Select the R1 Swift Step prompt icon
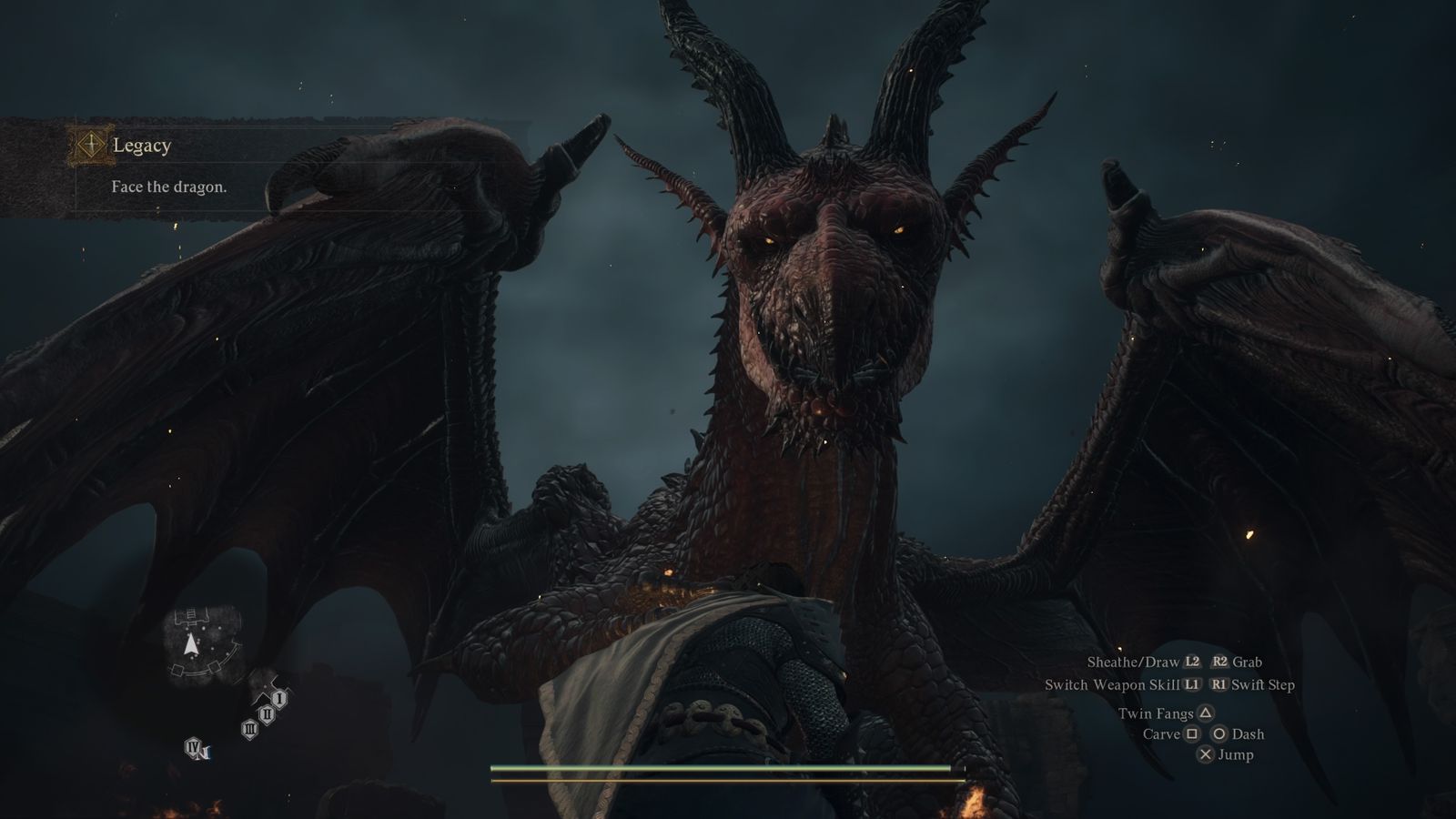The image size is (1456, 819). [1219, 684]
